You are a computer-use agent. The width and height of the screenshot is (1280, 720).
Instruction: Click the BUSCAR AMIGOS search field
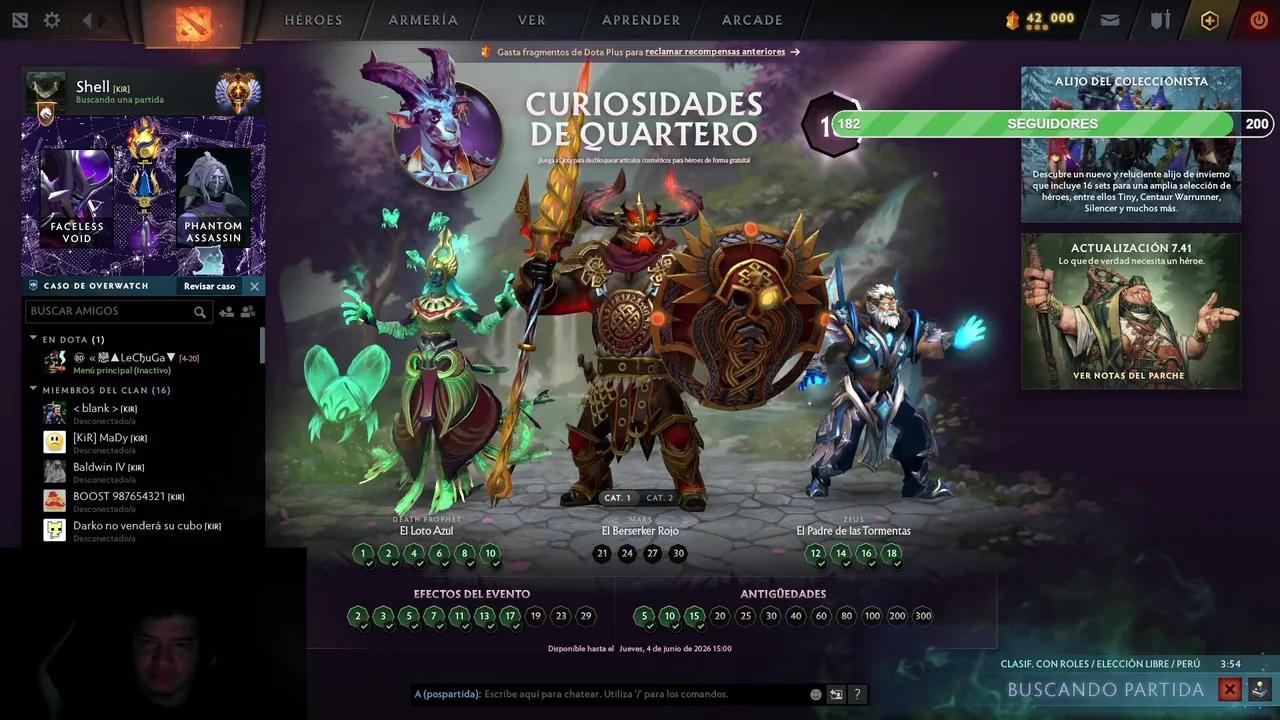110,311
